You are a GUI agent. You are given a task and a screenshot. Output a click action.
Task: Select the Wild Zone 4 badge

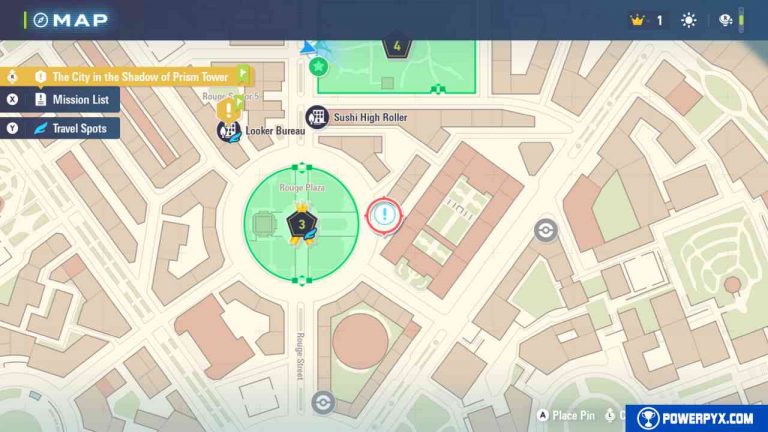coord(397,47)
